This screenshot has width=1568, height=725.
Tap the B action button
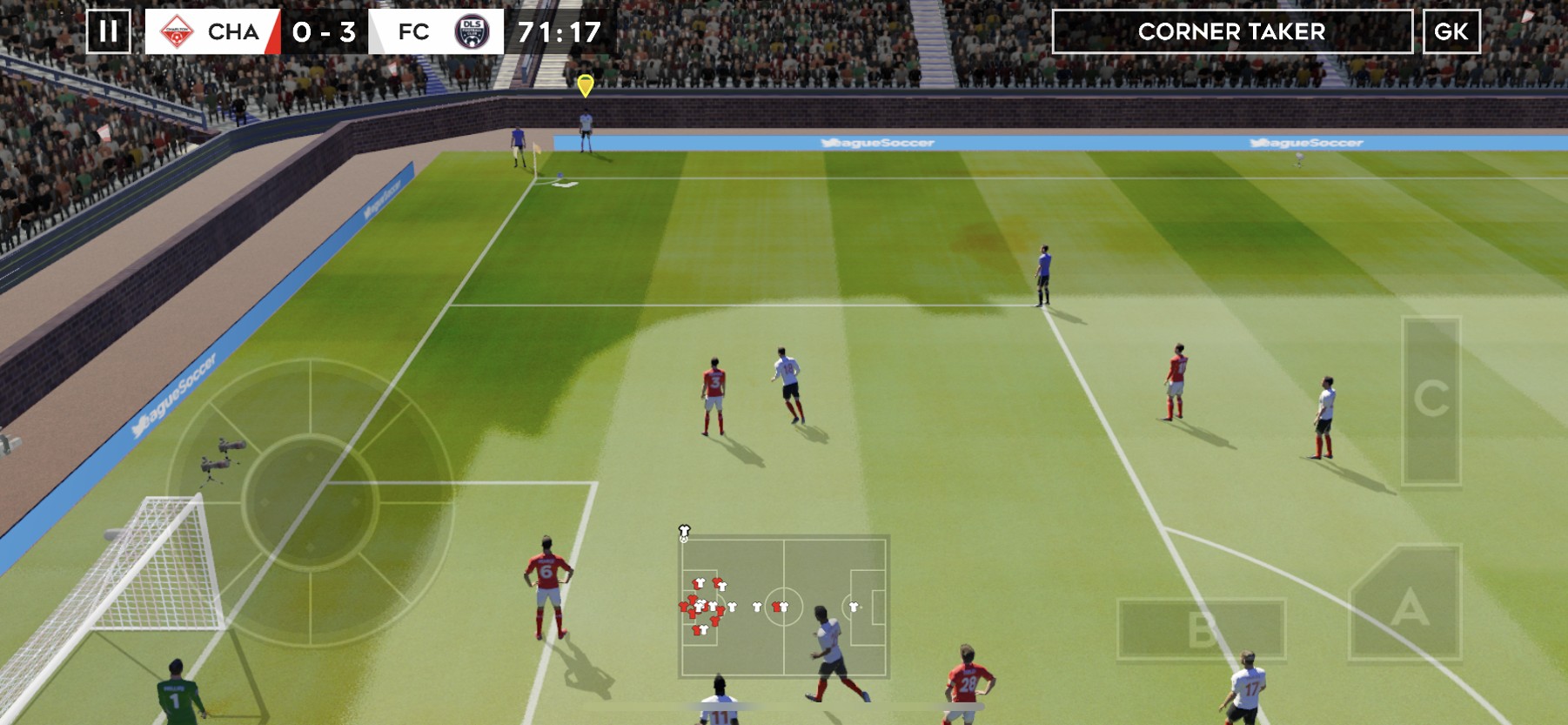(1201, 628)
